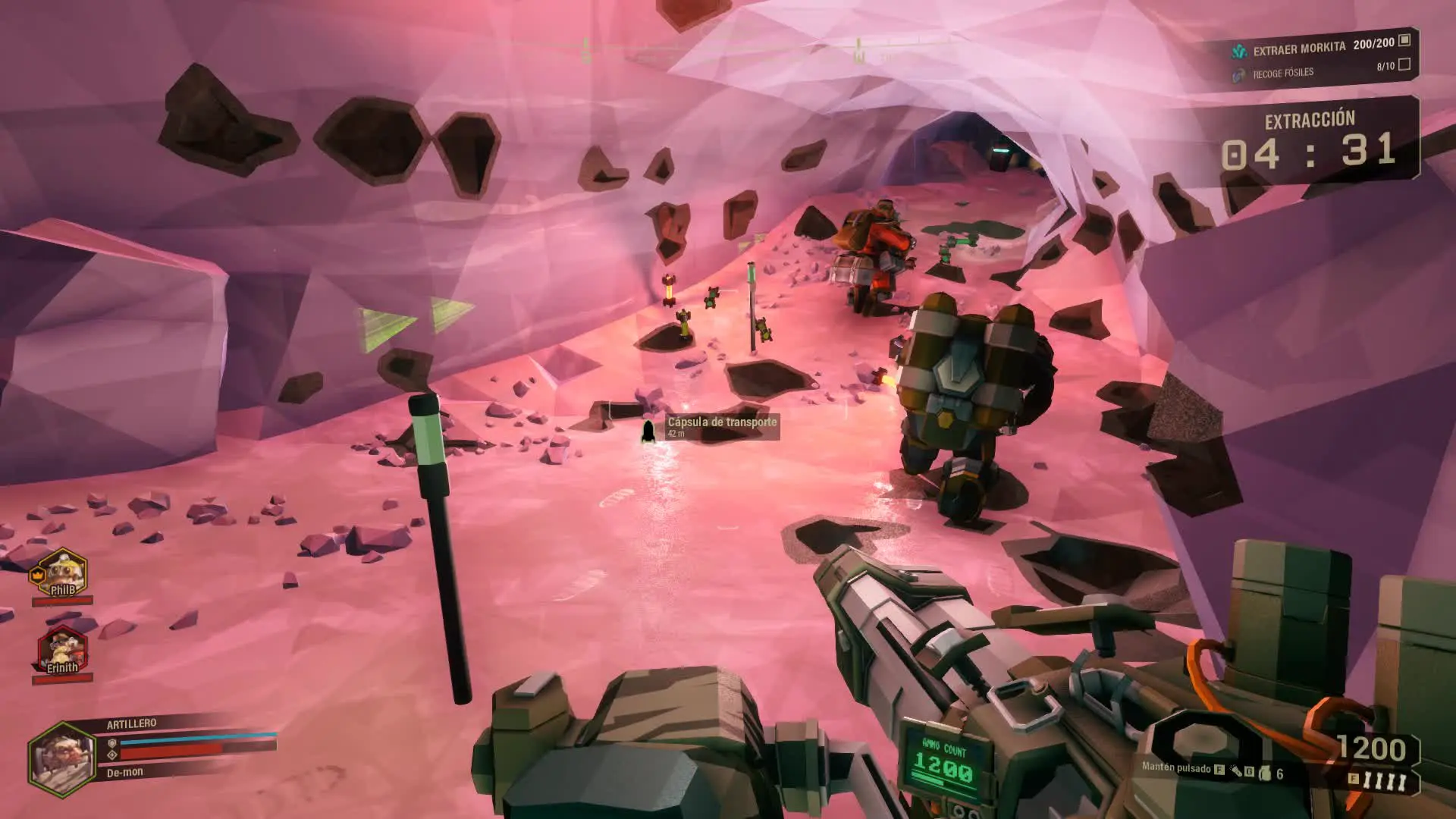Click the grenade count icon

pyautogui.click(x=1265, y=773)
